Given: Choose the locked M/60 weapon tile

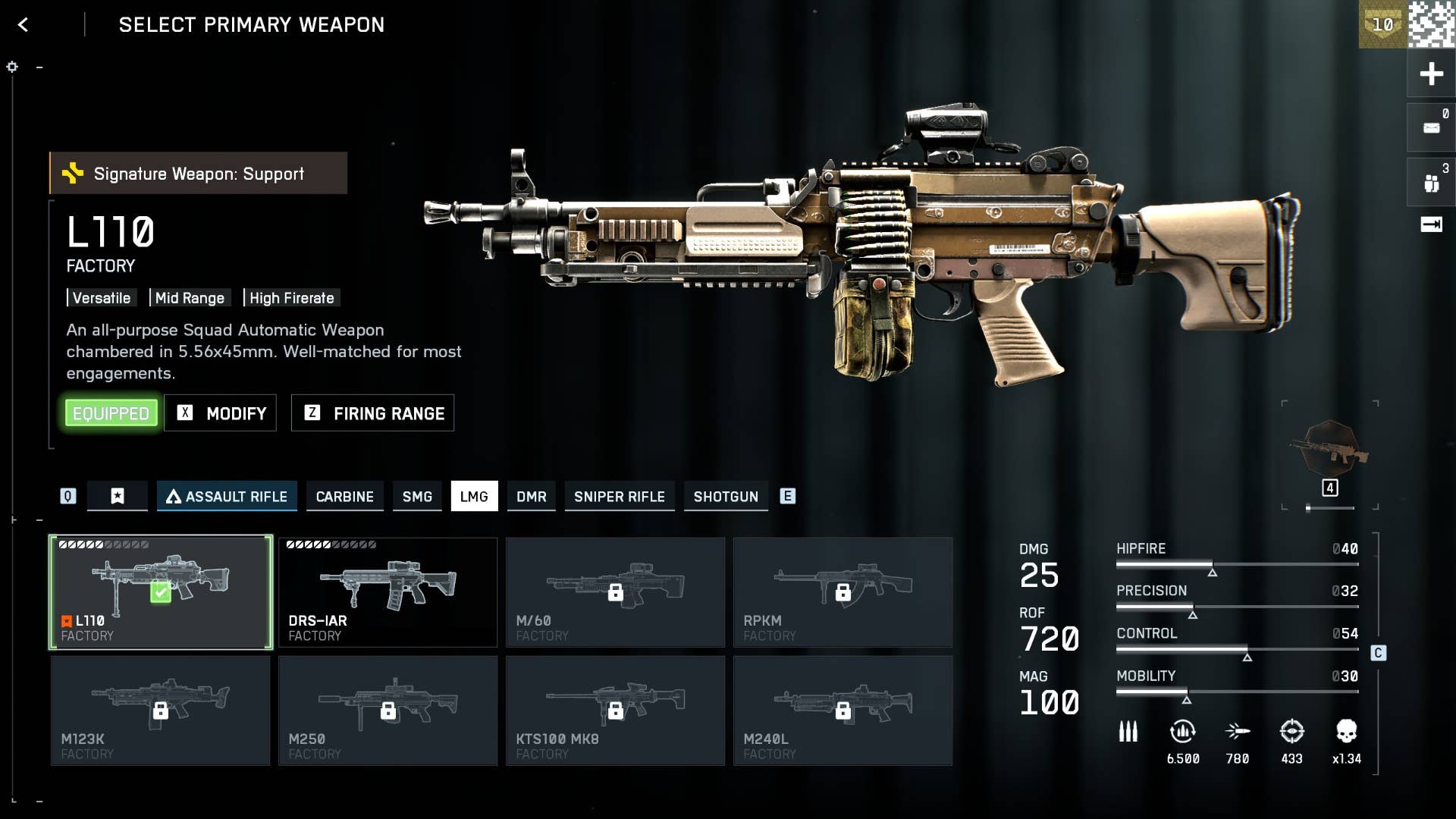Looking at the screenshot, I should pos(615,592).
